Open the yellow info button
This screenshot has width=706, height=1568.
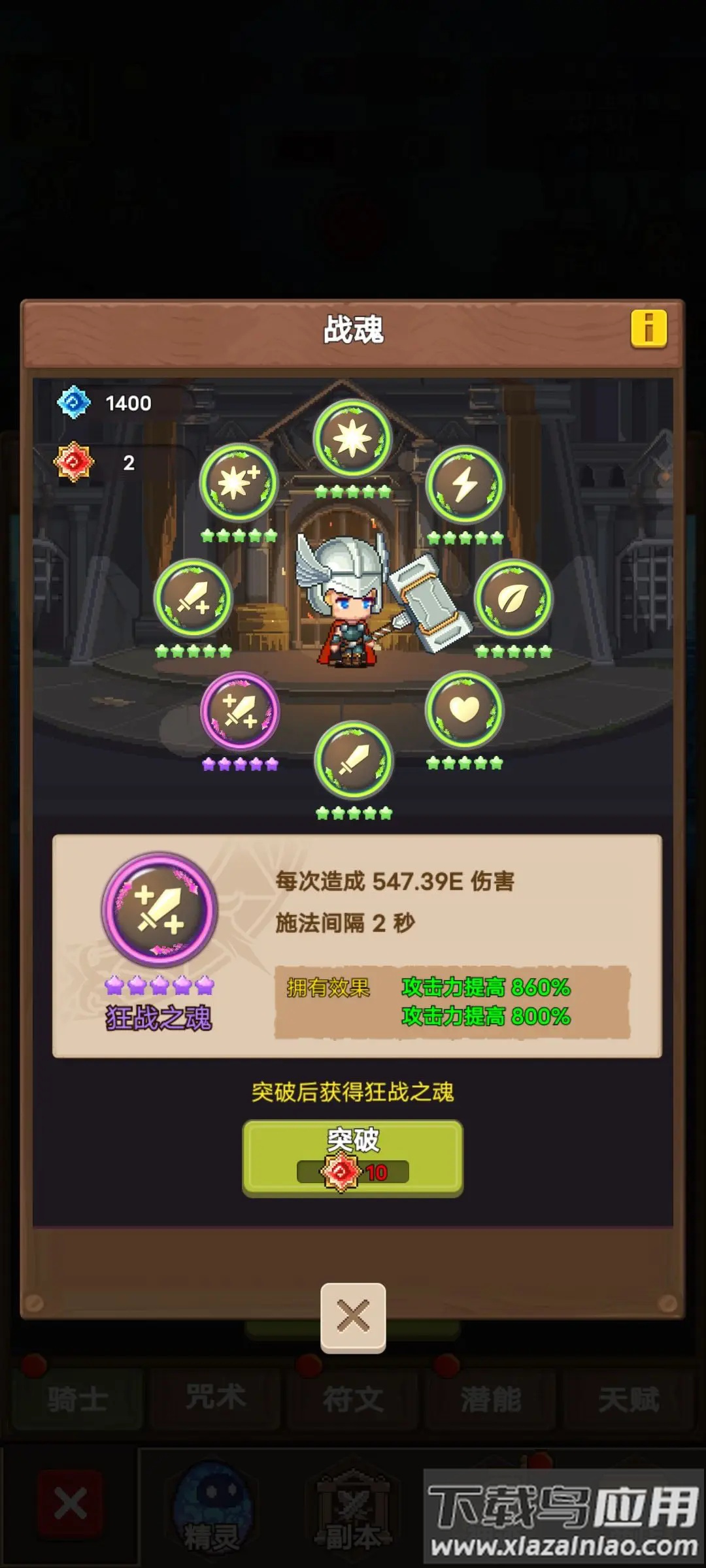[x=648, y=328]
